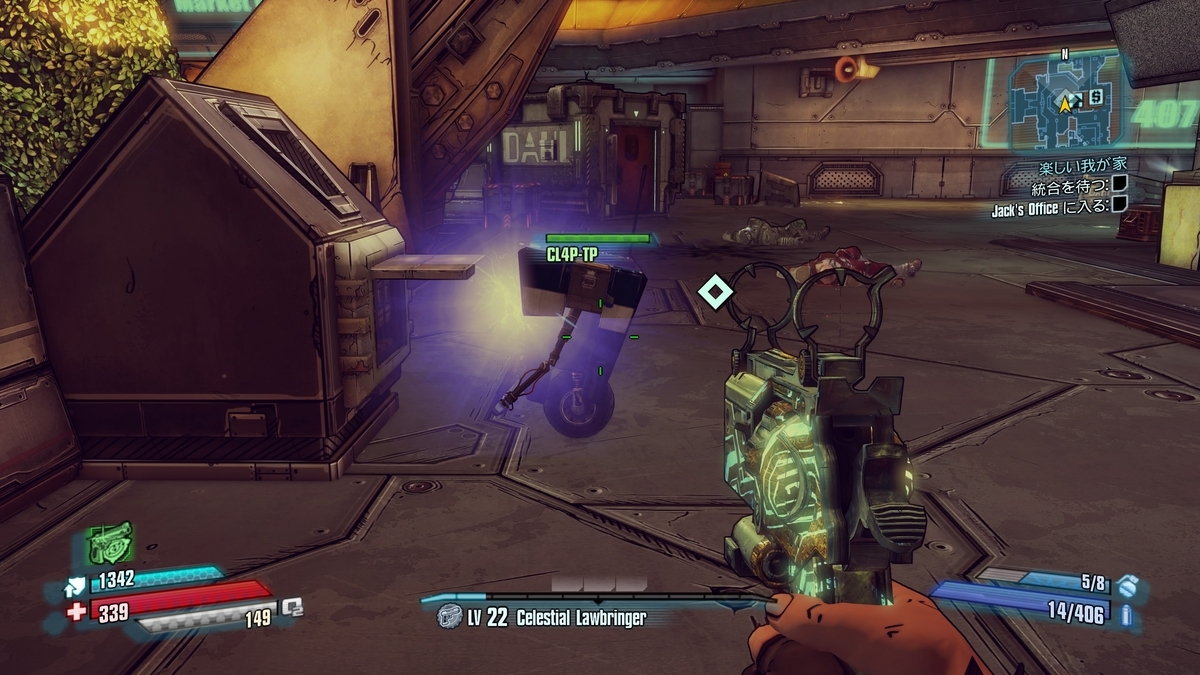This screenshot has width=1200, height=675.
Task: Select the 楽しい我が家 quest title
Action: point(1083,164)
